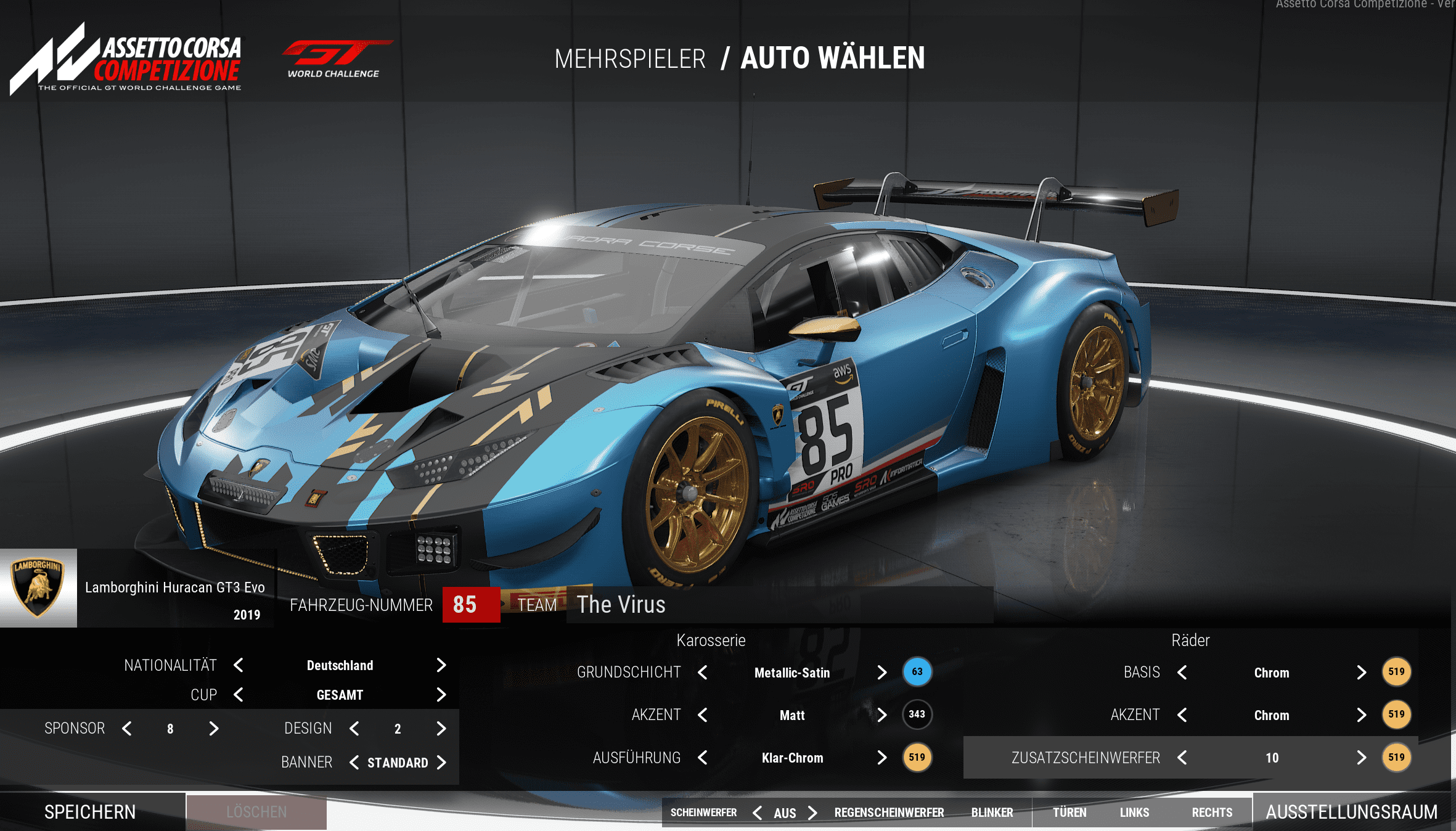Viewport: 1456px width, 831px height.
Task: Open the Ausstellungsraum showroom view
Action: click(x=1351, y=812)
